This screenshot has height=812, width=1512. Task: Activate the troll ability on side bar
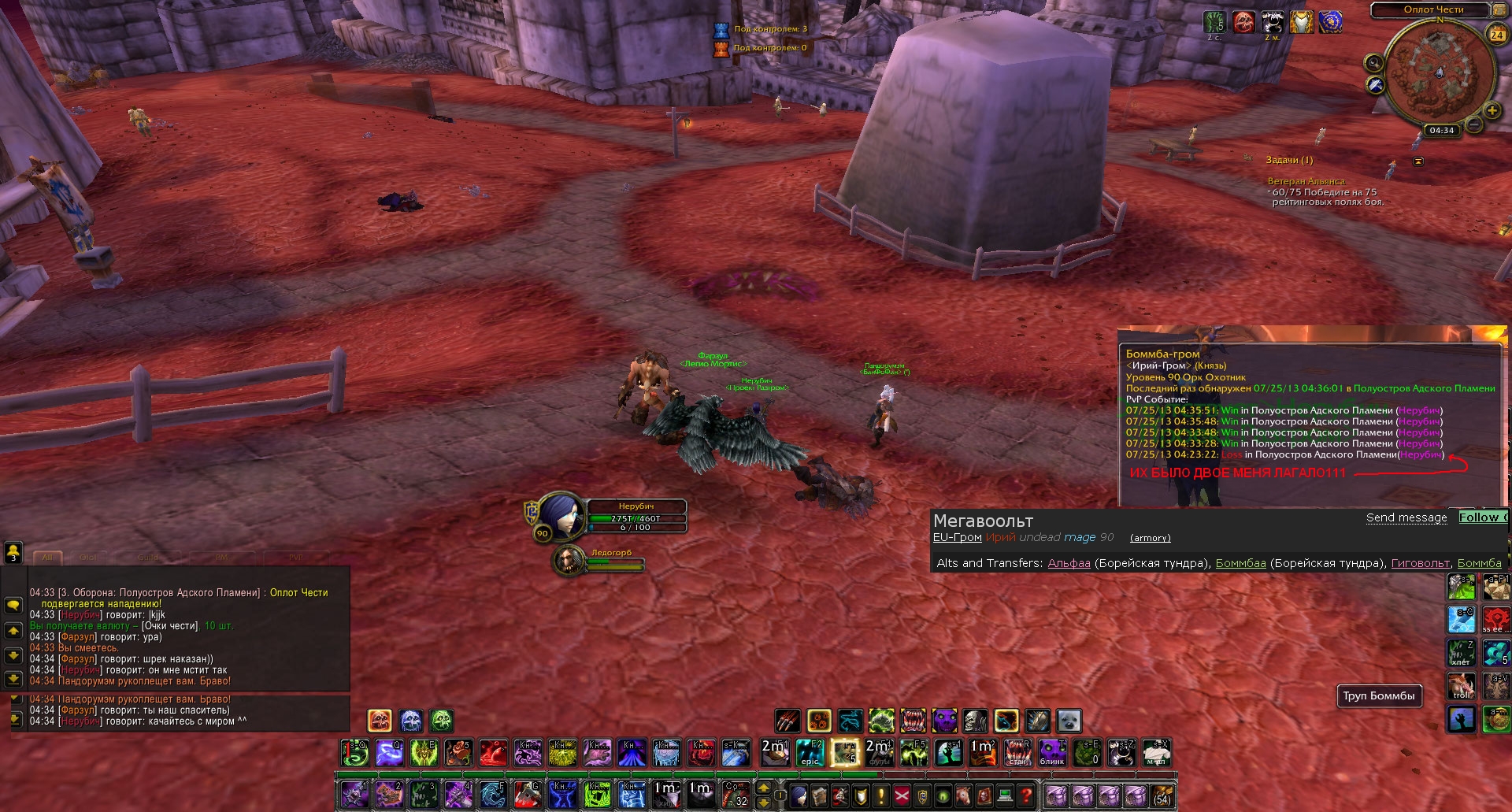[x=1462, y=686]
